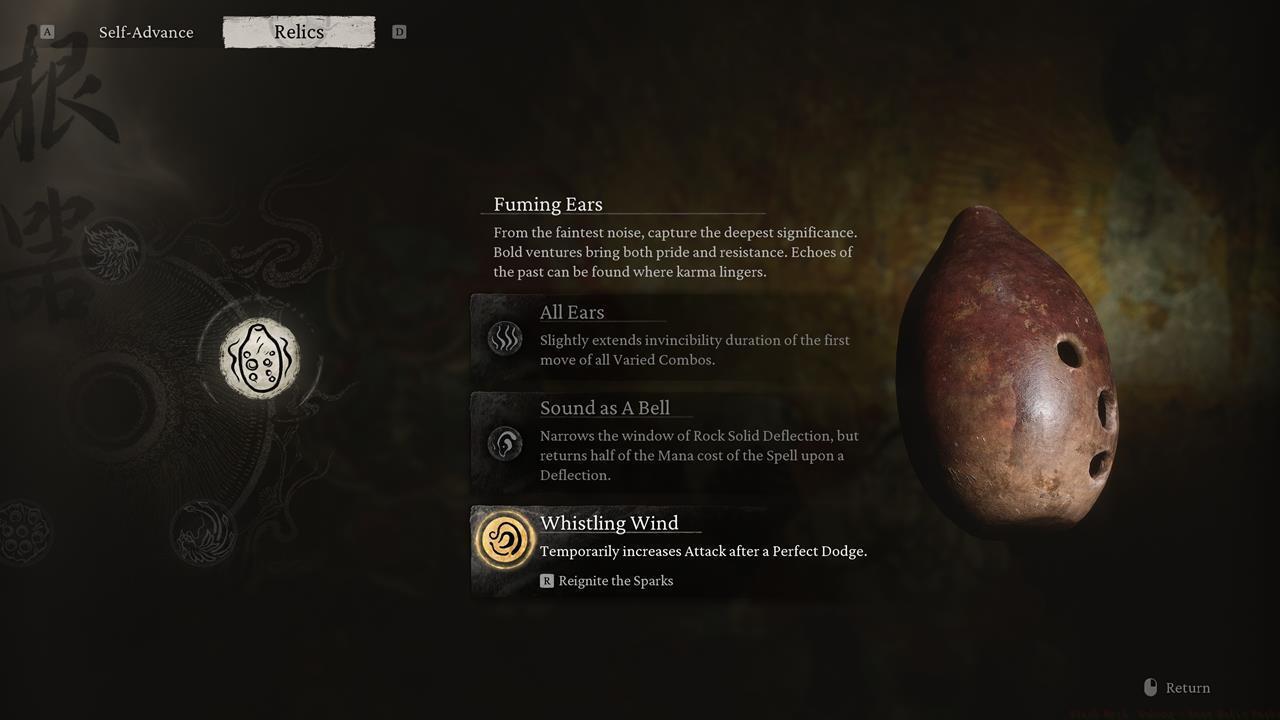Screen dimensions: 1280x720
Task: Select the glowing Fuming Ears relic icon
Action: [259, 356]
